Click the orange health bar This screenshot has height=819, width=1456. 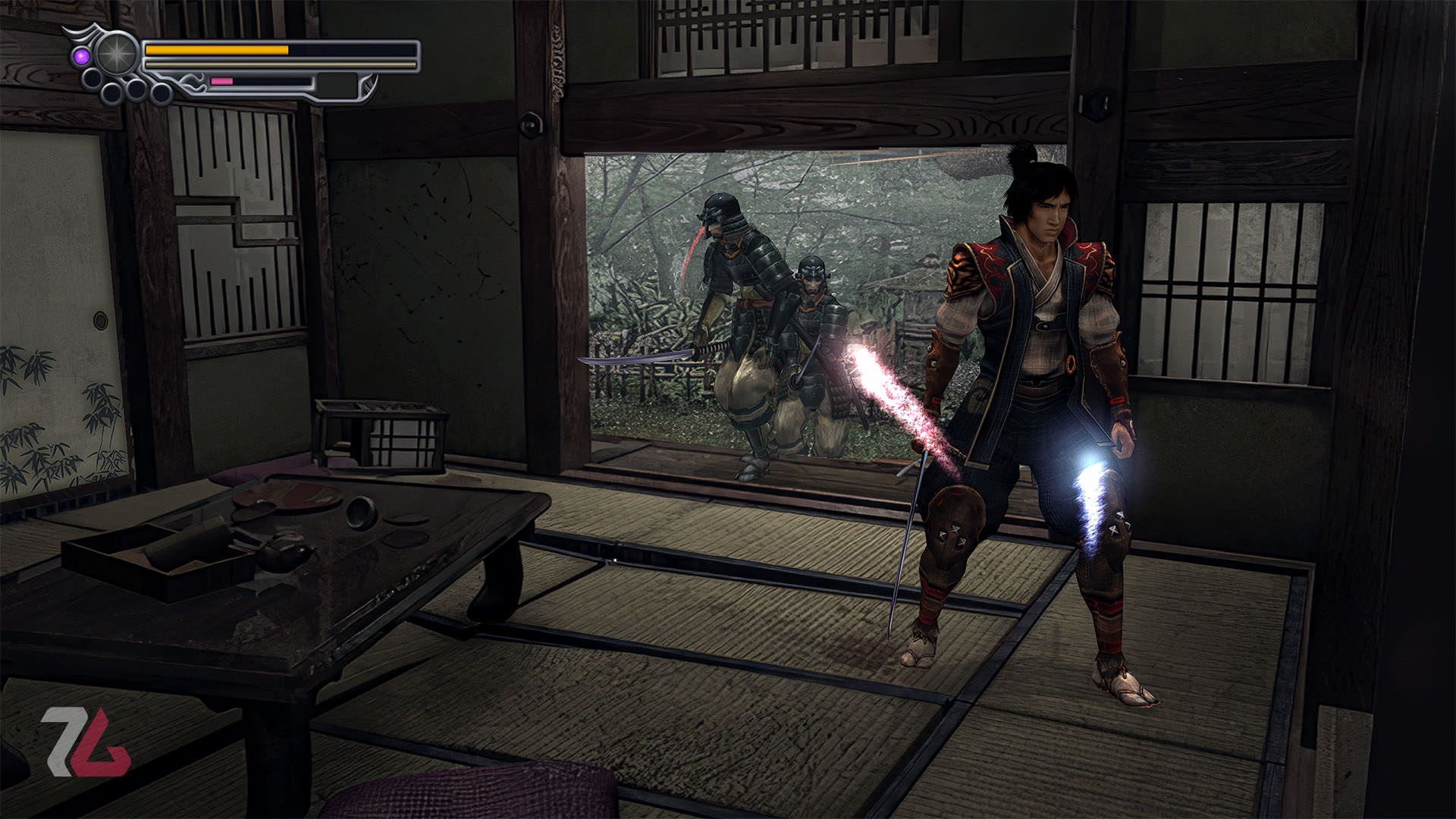tap(216, 50)
